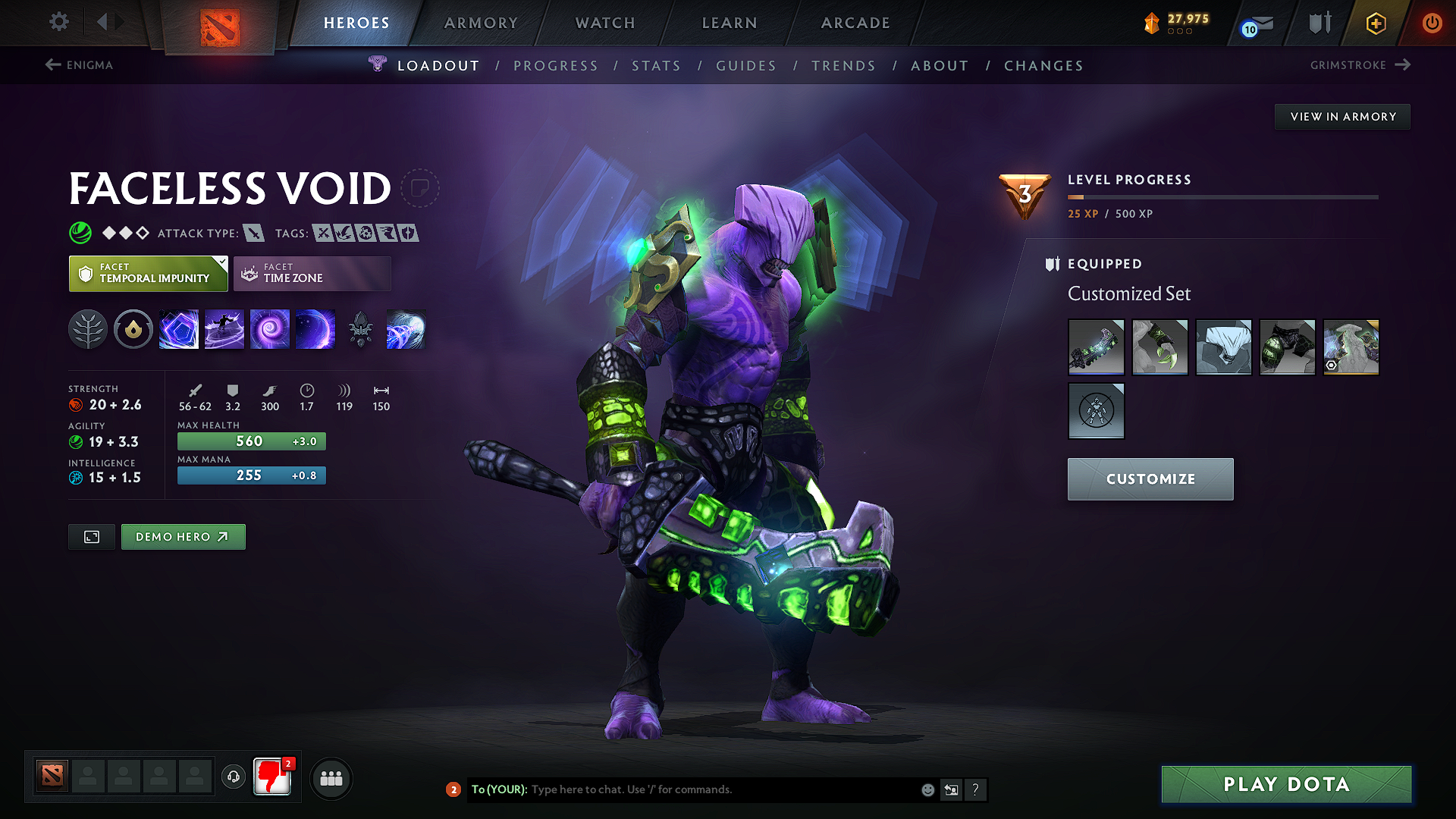Click the Level Progress XP bar
1456x819 pixels.
click(x=1222, y=199)
